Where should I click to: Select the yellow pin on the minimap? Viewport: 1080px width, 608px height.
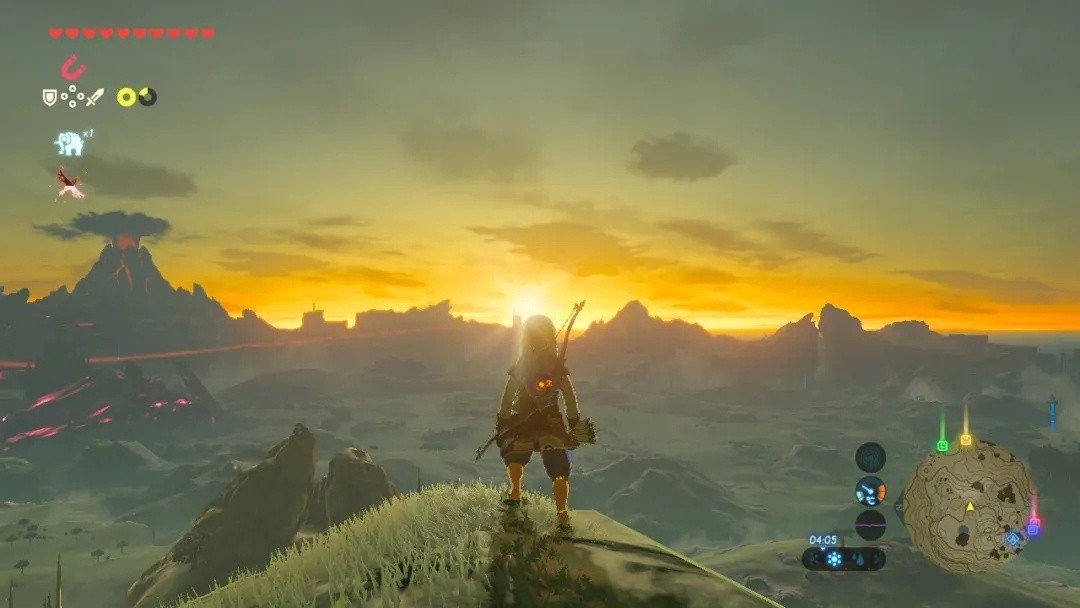coord(966,439)
